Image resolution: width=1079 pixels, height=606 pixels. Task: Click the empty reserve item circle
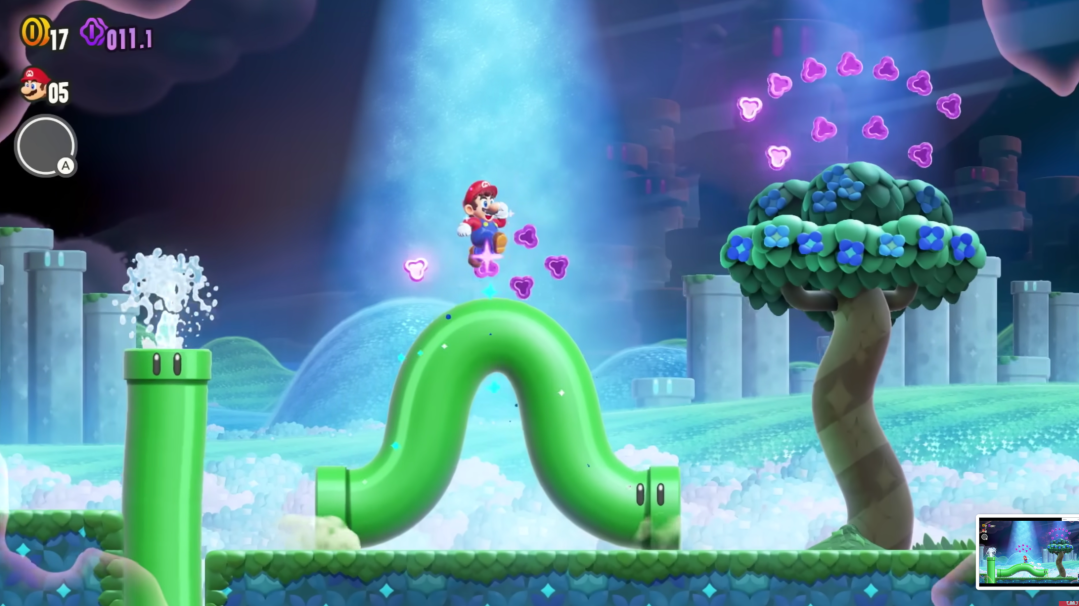pyautogui.click(x=44, y=146)
